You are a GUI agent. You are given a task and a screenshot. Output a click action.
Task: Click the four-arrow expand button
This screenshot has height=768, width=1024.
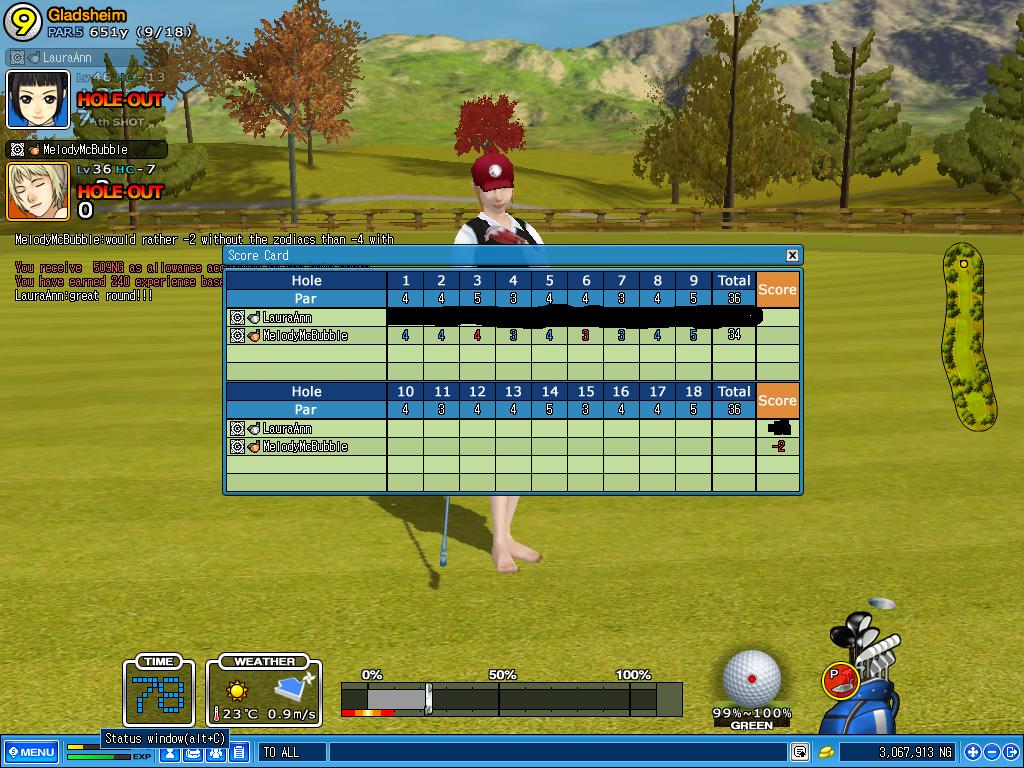coord(973,752)
